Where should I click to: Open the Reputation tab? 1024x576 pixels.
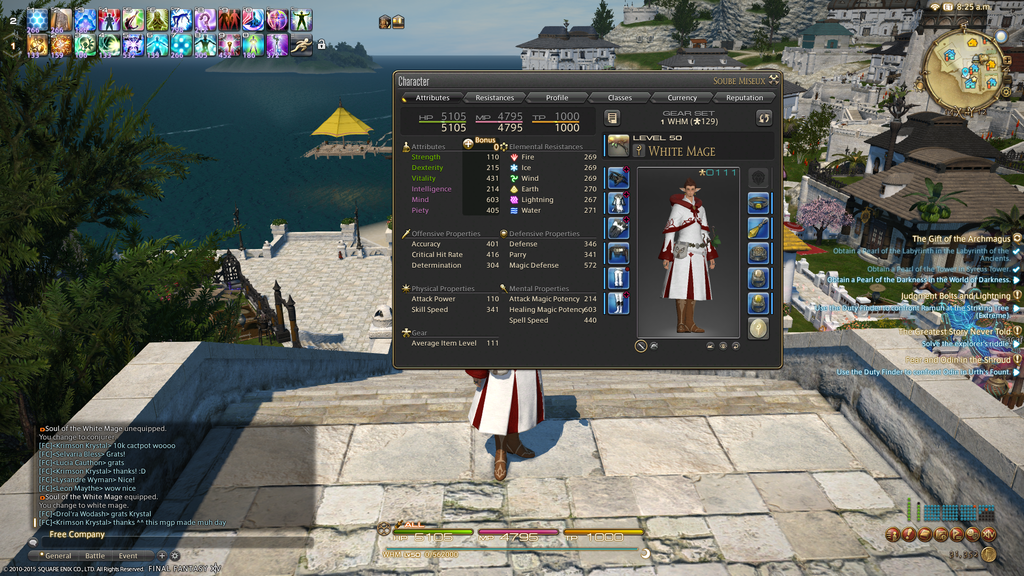point(744,98)
